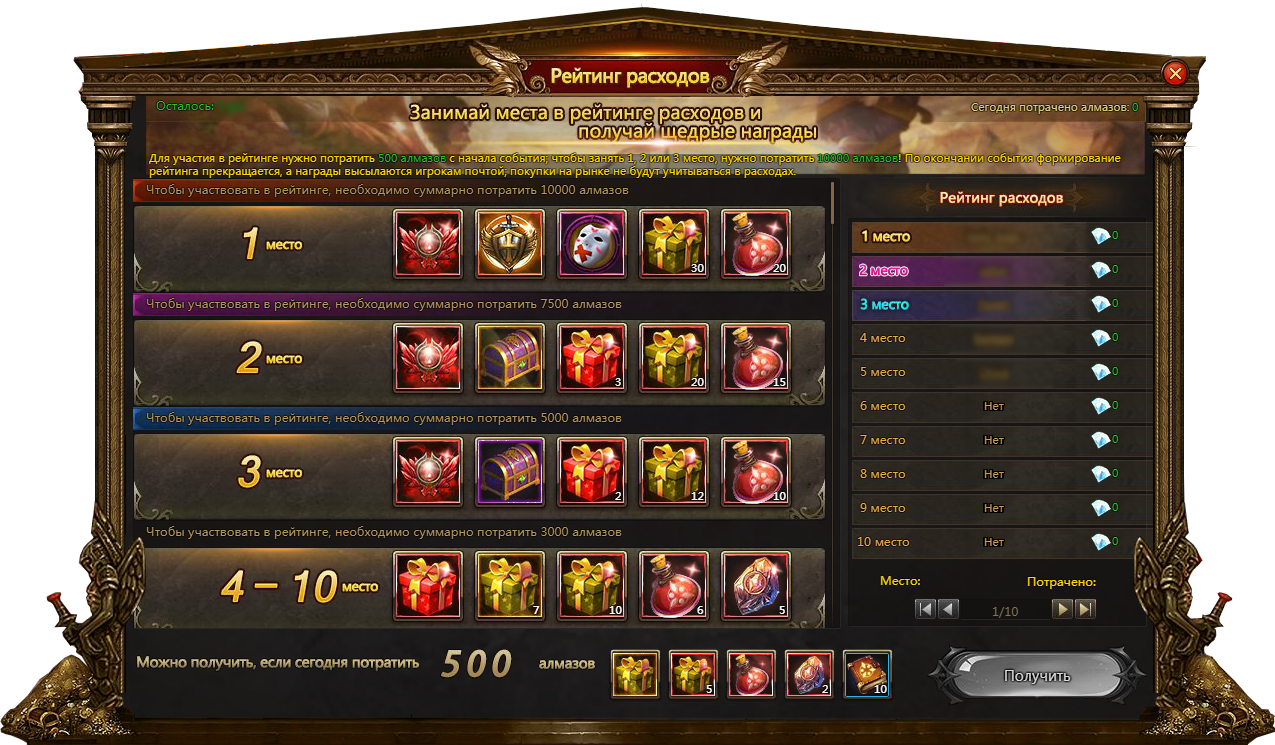Jump to the last ranking page
The image size is (1275, 745).
1085,609
